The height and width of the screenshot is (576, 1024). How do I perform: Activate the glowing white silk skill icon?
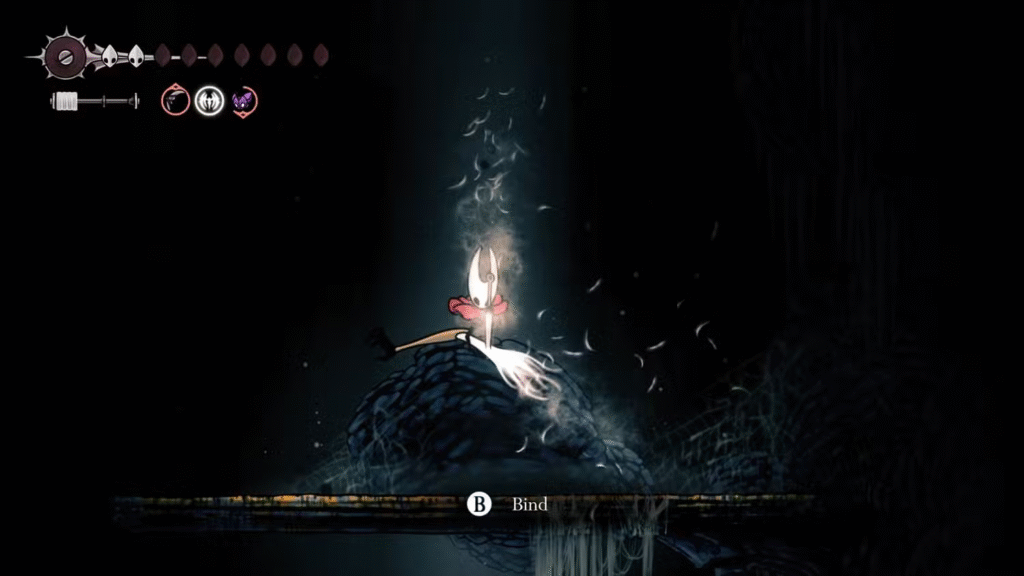209,100
